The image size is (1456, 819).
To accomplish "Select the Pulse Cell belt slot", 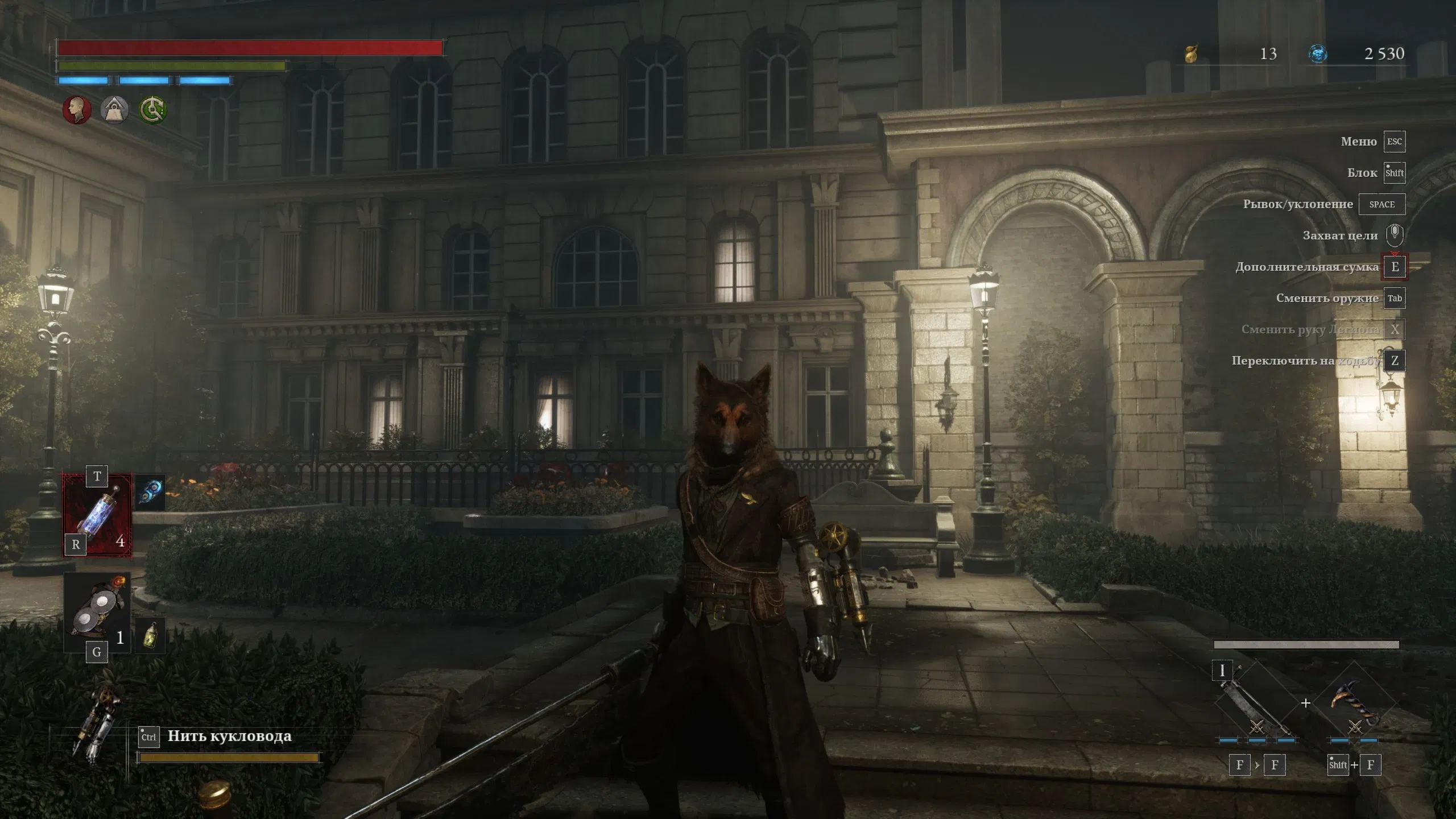I will coord(97,515).
